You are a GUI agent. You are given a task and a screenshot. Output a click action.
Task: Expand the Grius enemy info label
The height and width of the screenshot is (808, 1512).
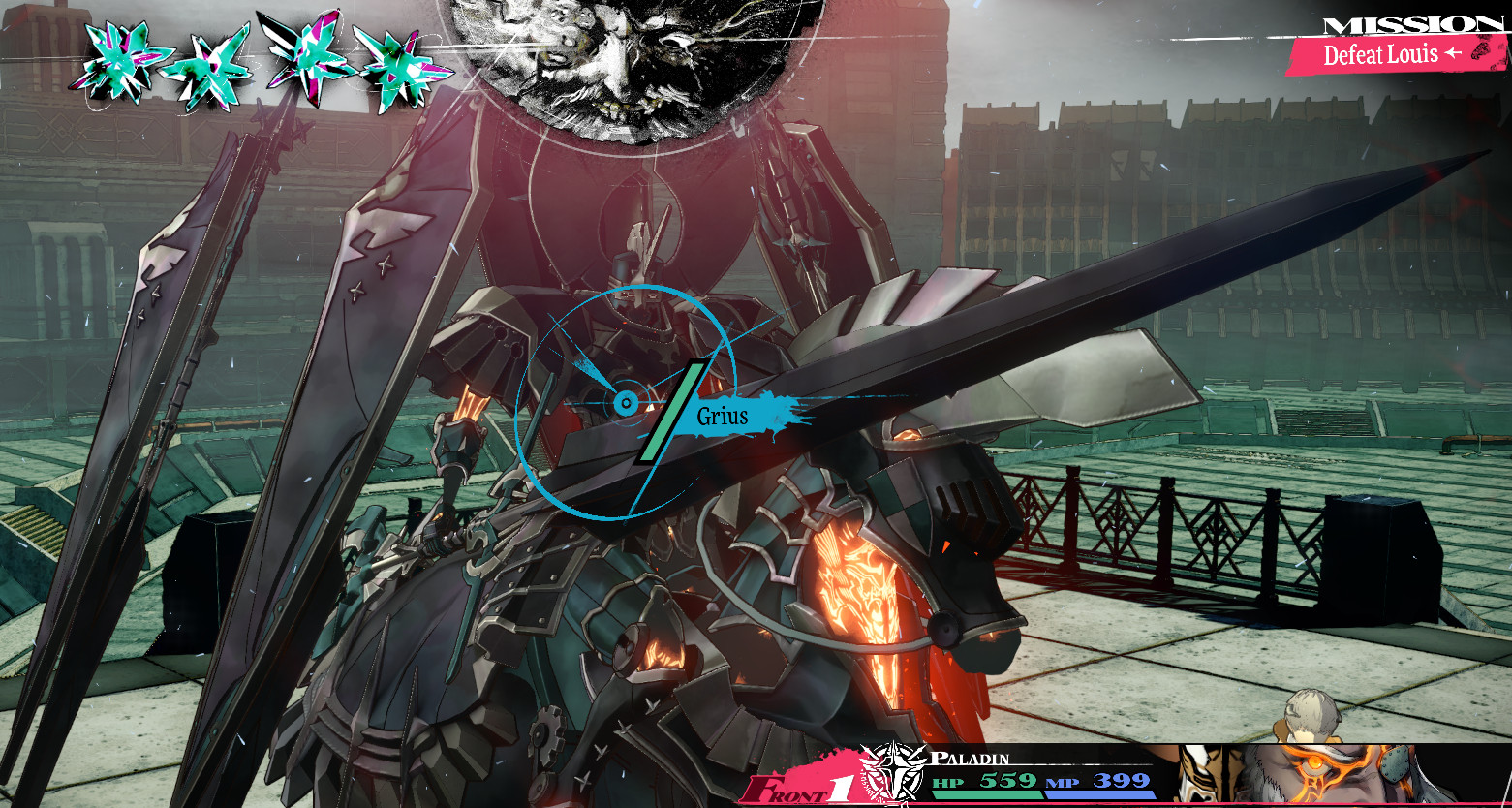pos(723,417)
